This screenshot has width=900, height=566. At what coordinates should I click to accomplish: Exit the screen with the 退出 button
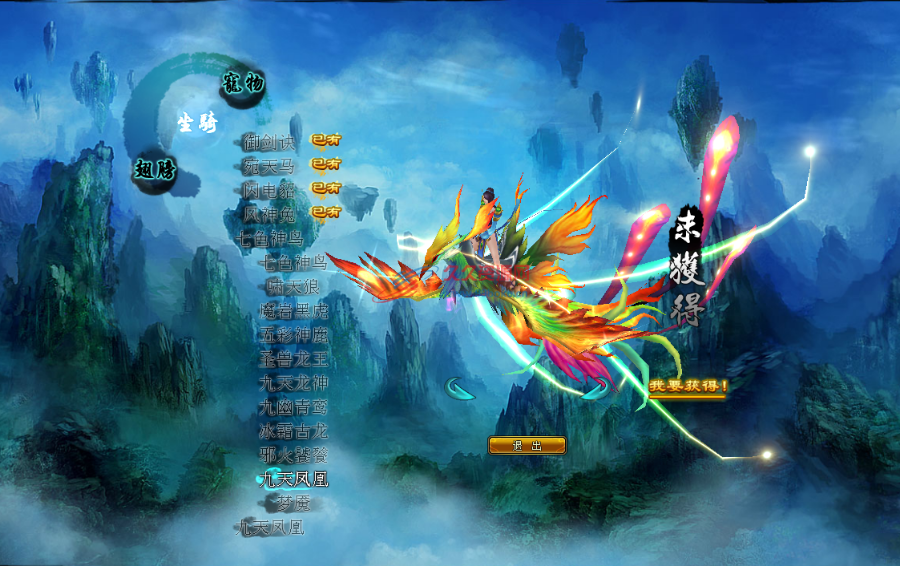pyautogui.click(x=527, y=445)
